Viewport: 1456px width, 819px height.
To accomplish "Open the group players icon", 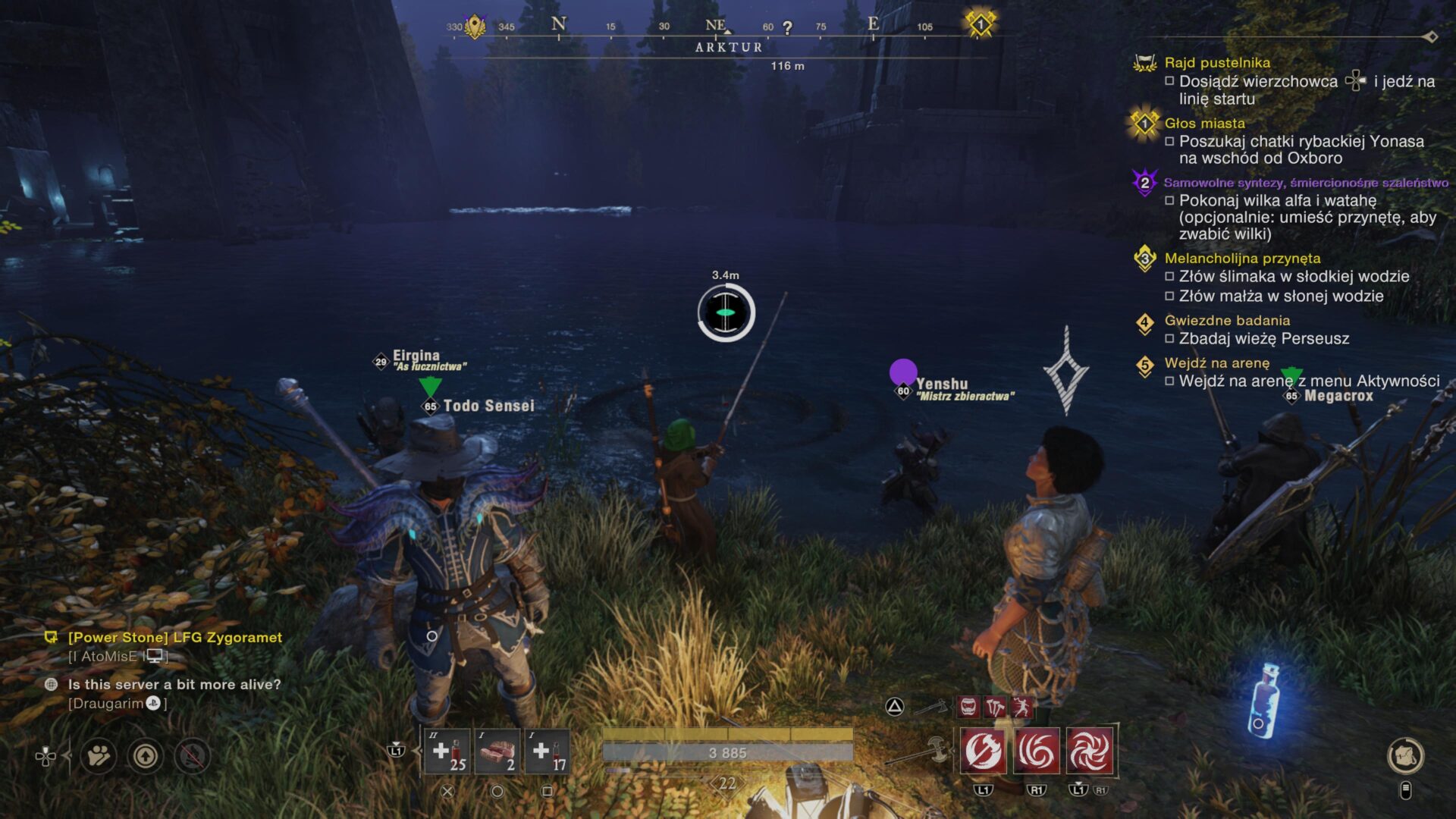I will (x=99, y=756).
